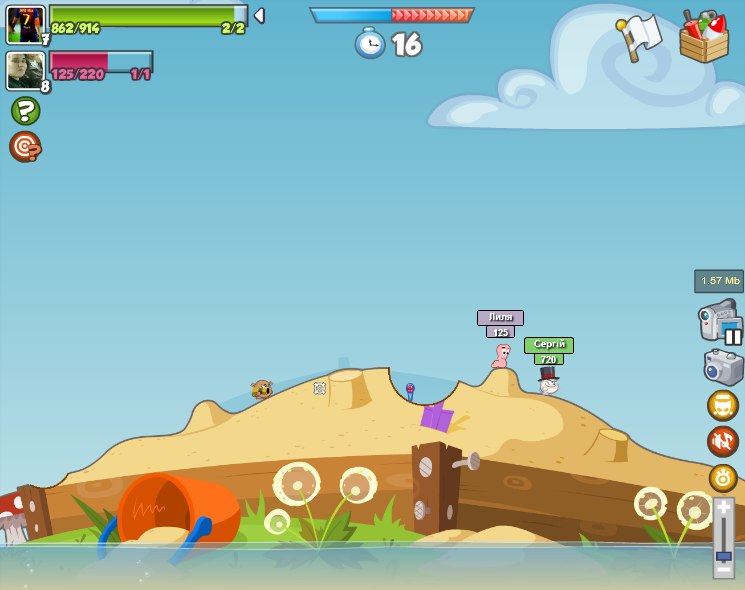Click the yellow face round button
The height and width of the screenshot is (590, 745).
(x=723, y=405)
